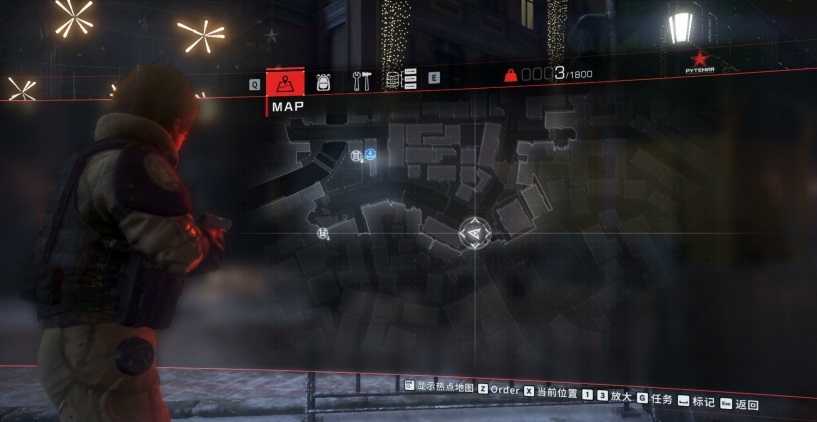Select the active MAP tab icon
Image resolution: width=817 pixels, height=422 pixels.
pyautogui.click(x=285, y=81)
